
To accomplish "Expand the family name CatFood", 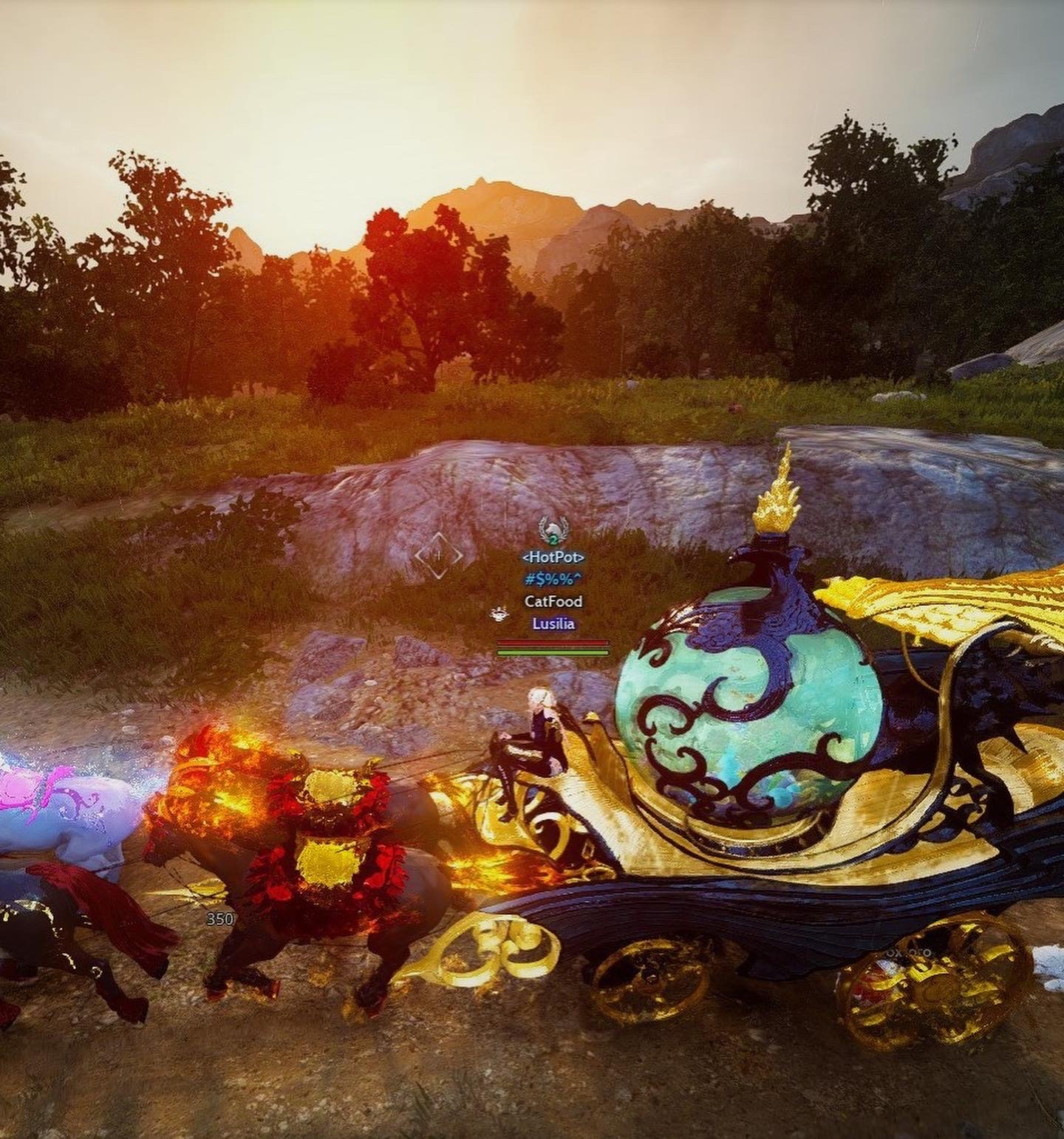I will [553, 600].
